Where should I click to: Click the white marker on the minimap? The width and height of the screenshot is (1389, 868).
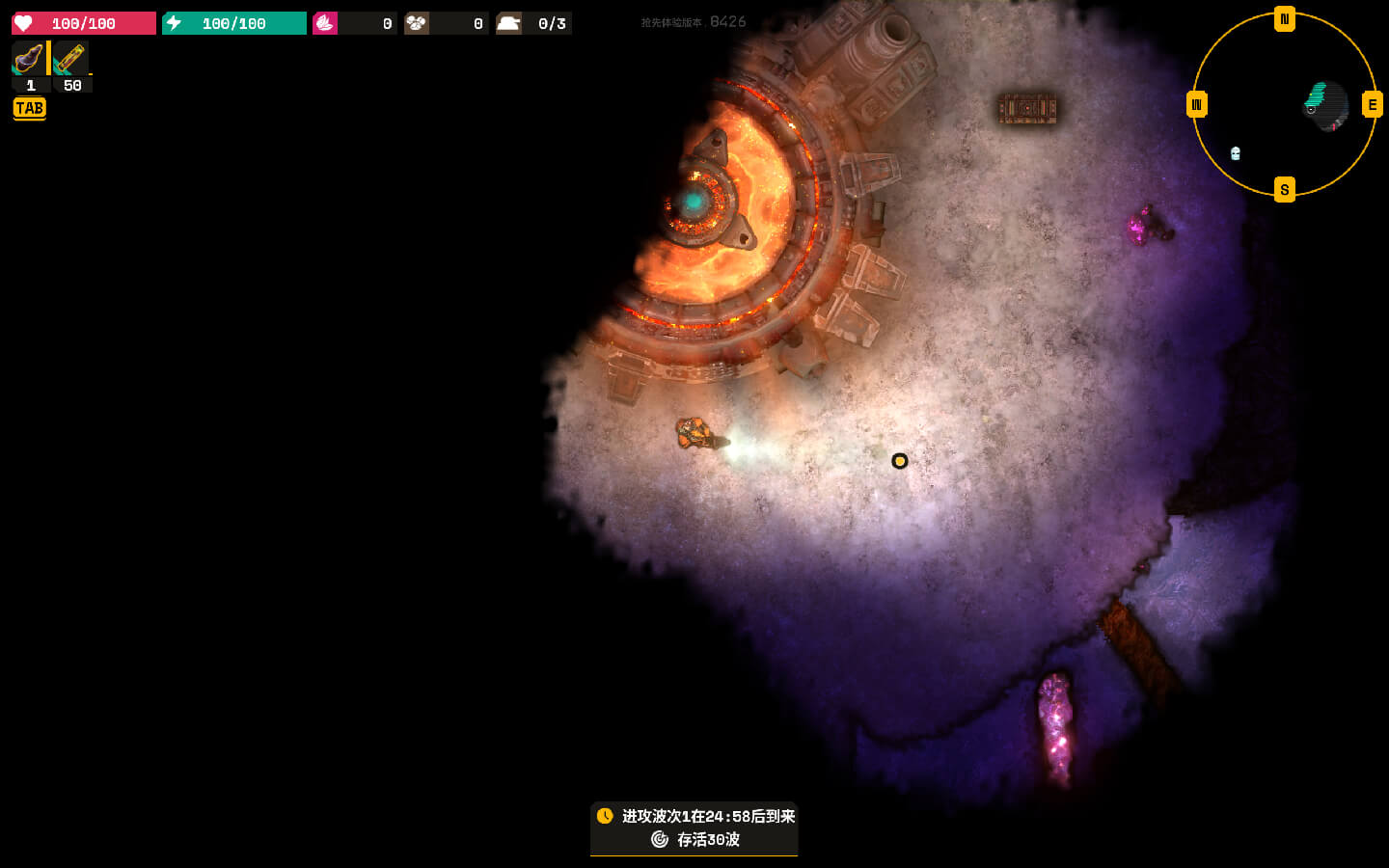(1236, 153)
